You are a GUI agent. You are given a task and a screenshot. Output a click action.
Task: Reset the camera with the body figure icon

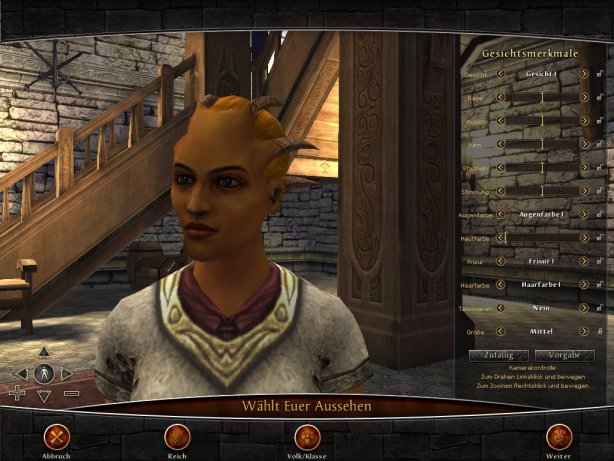44,373
